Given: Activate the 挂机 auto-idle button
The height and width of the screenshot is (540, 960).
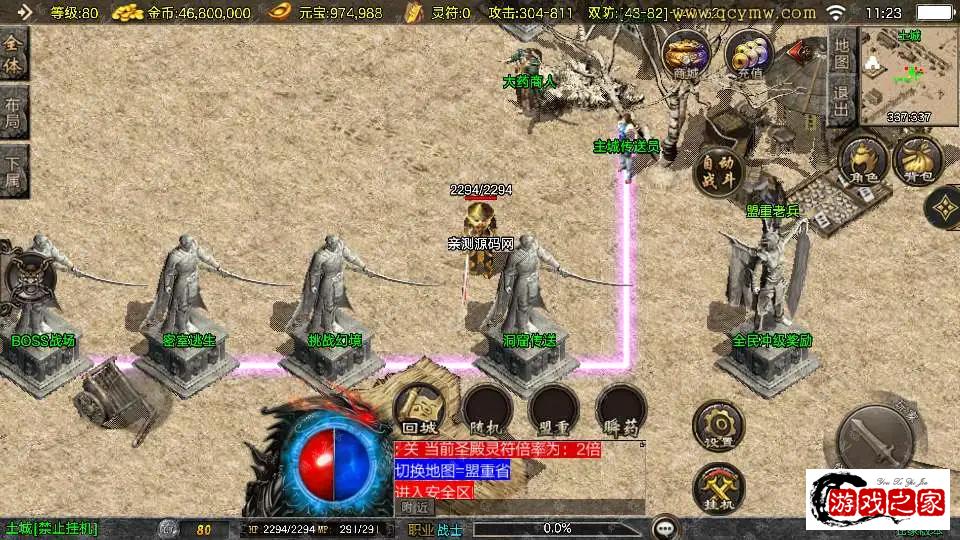Looking at the screenshot, I should click(718, 489).
